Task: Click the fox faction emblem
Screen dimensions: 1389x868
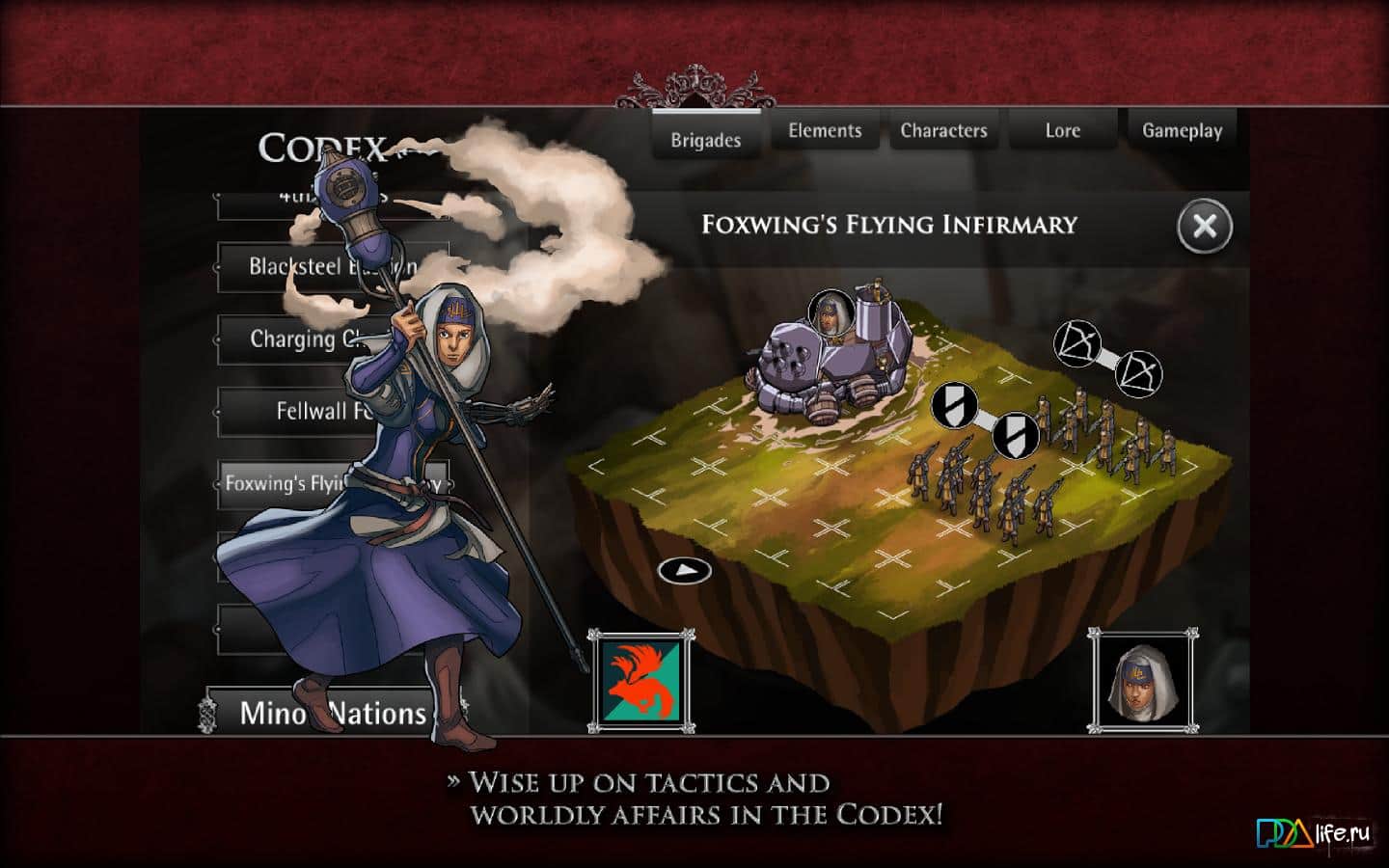Action: [x=644, y=679]
